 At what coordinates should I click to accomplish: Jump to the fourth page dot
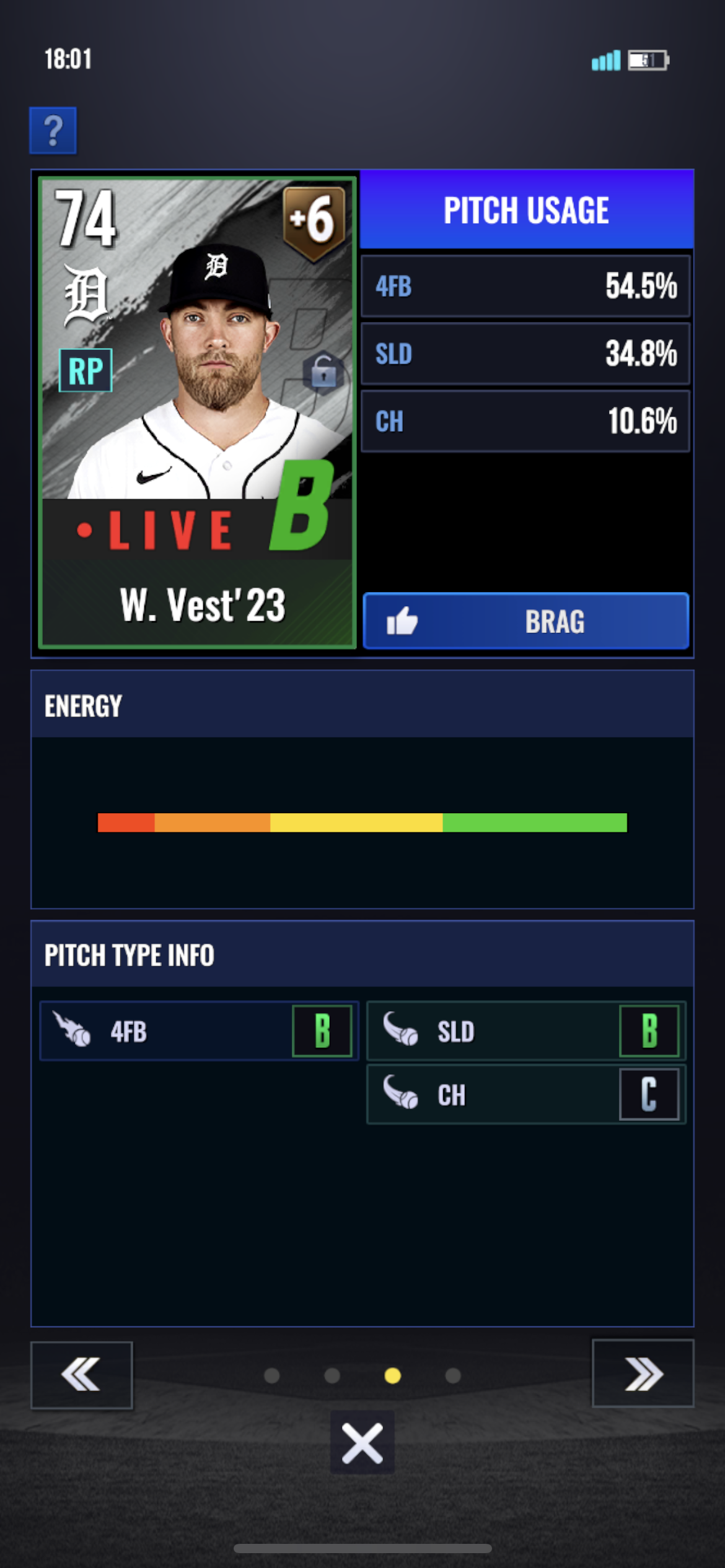pyautogui.click(x=453, y=1375)
